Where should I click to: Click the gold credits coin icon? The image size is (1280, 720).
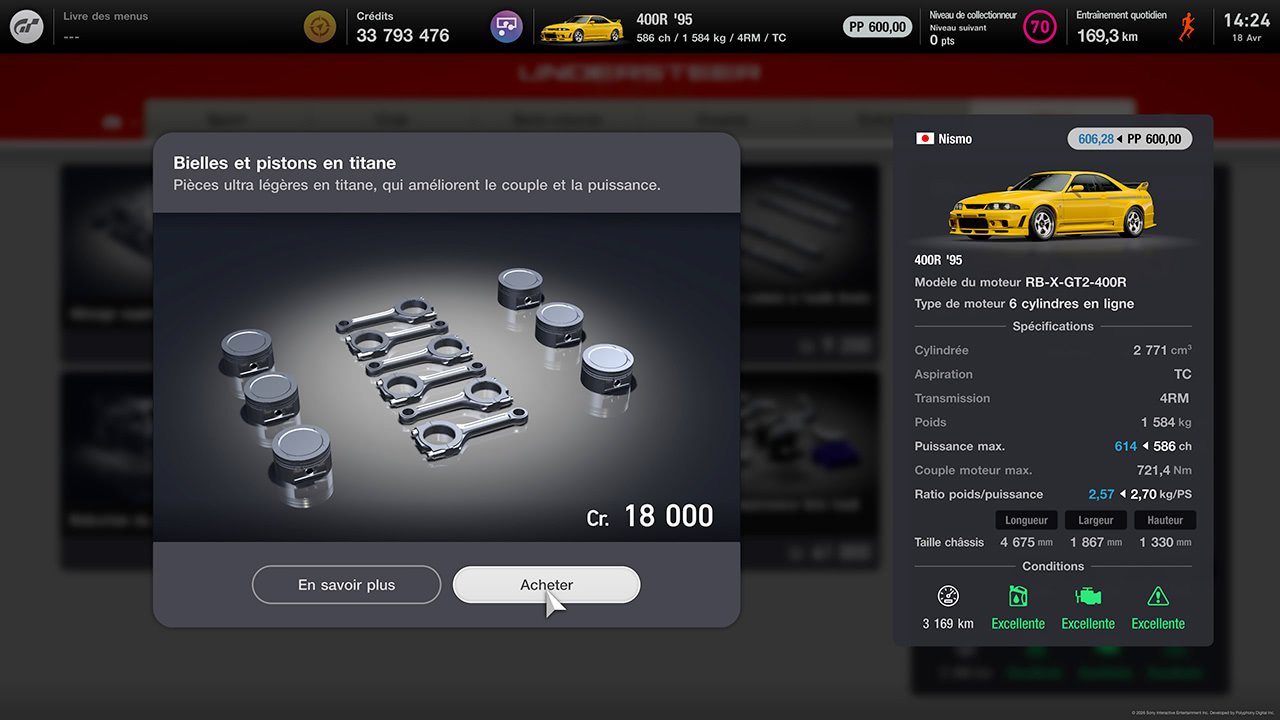pos(320,27)
